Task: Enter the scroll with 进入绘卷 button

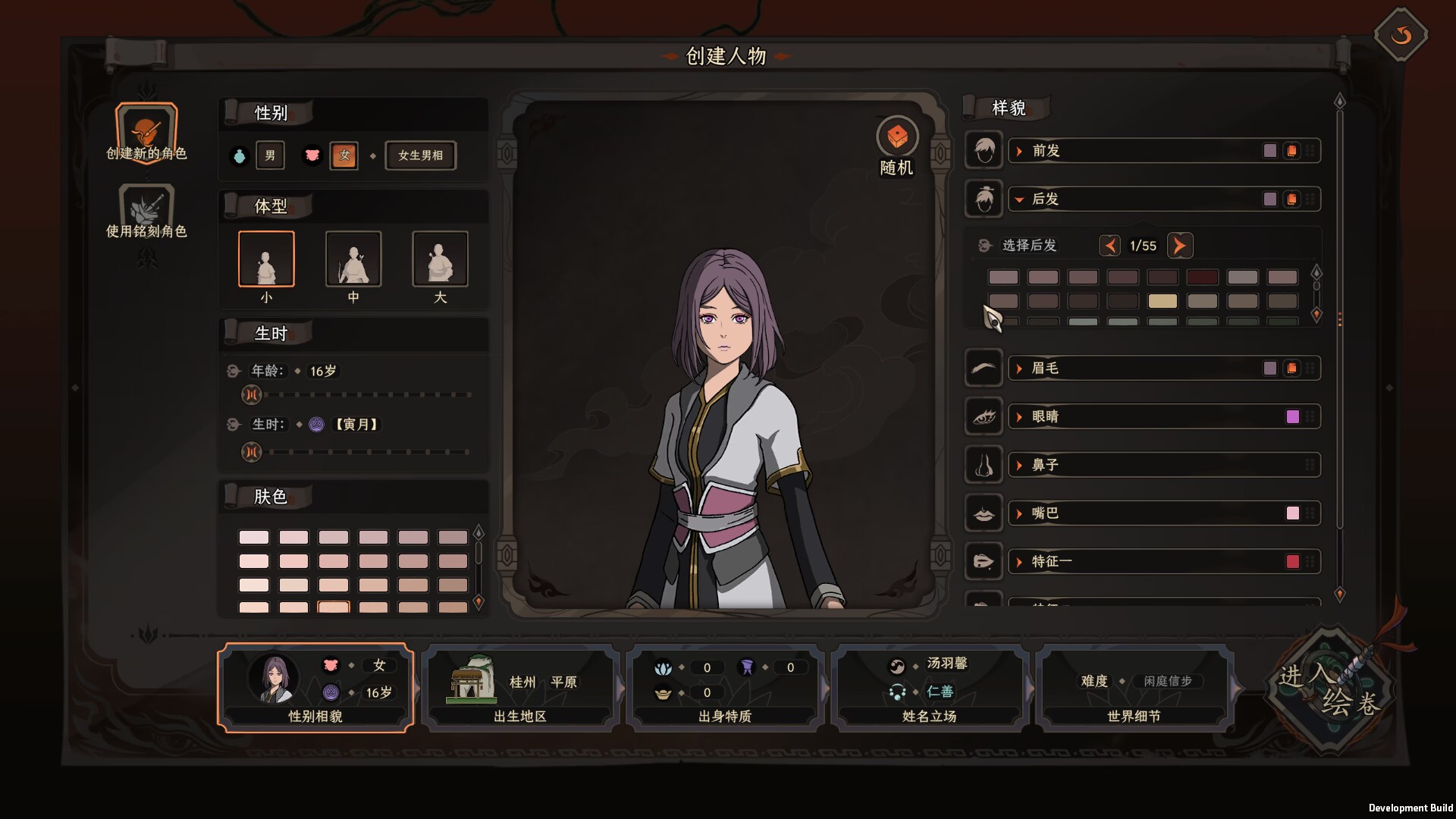Action: click(x=1331, y=689)
